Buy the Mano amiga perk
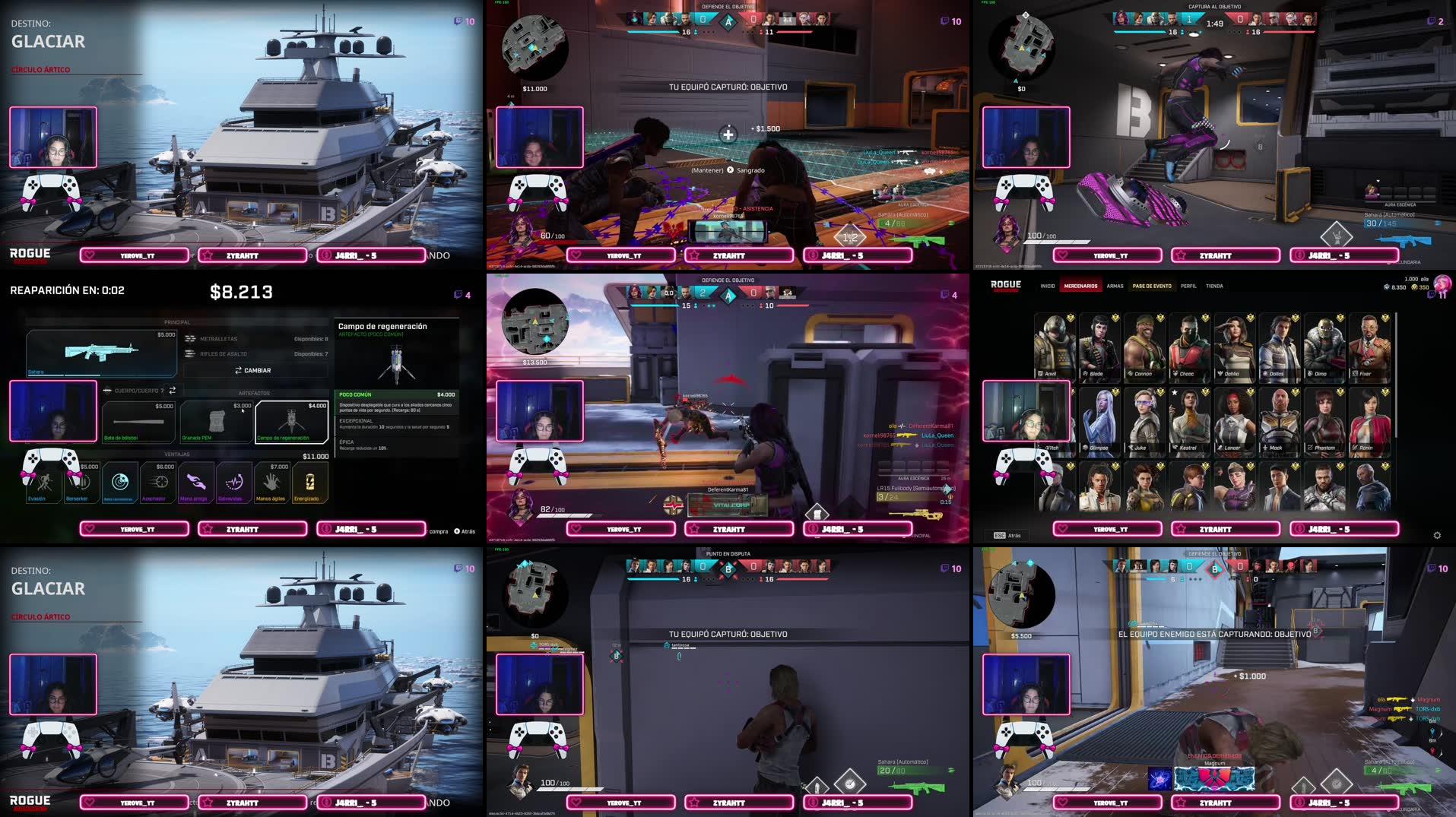This screenshot has width=1456, height=817. point(195,483)
